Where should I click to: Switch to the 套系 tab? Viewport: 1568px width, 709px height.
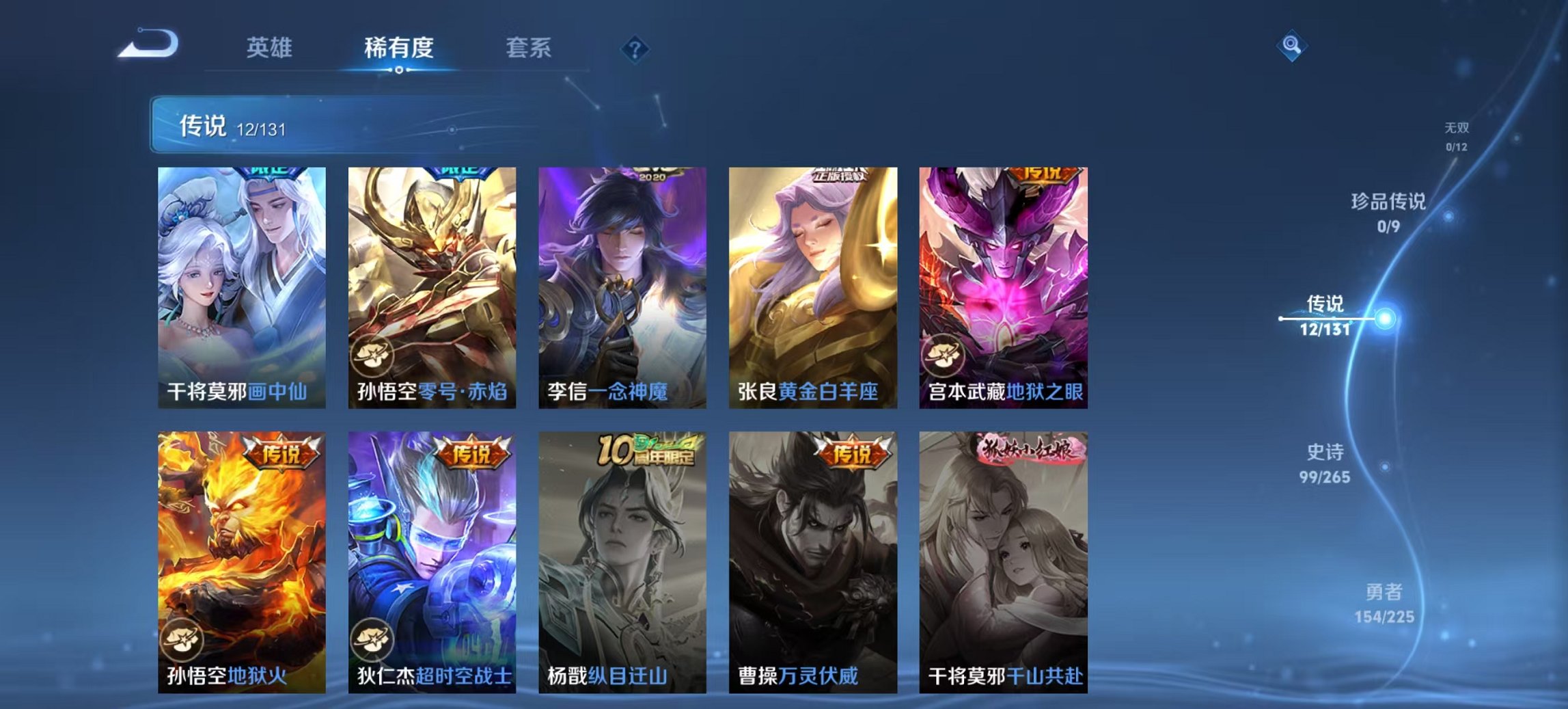(529, 48)
